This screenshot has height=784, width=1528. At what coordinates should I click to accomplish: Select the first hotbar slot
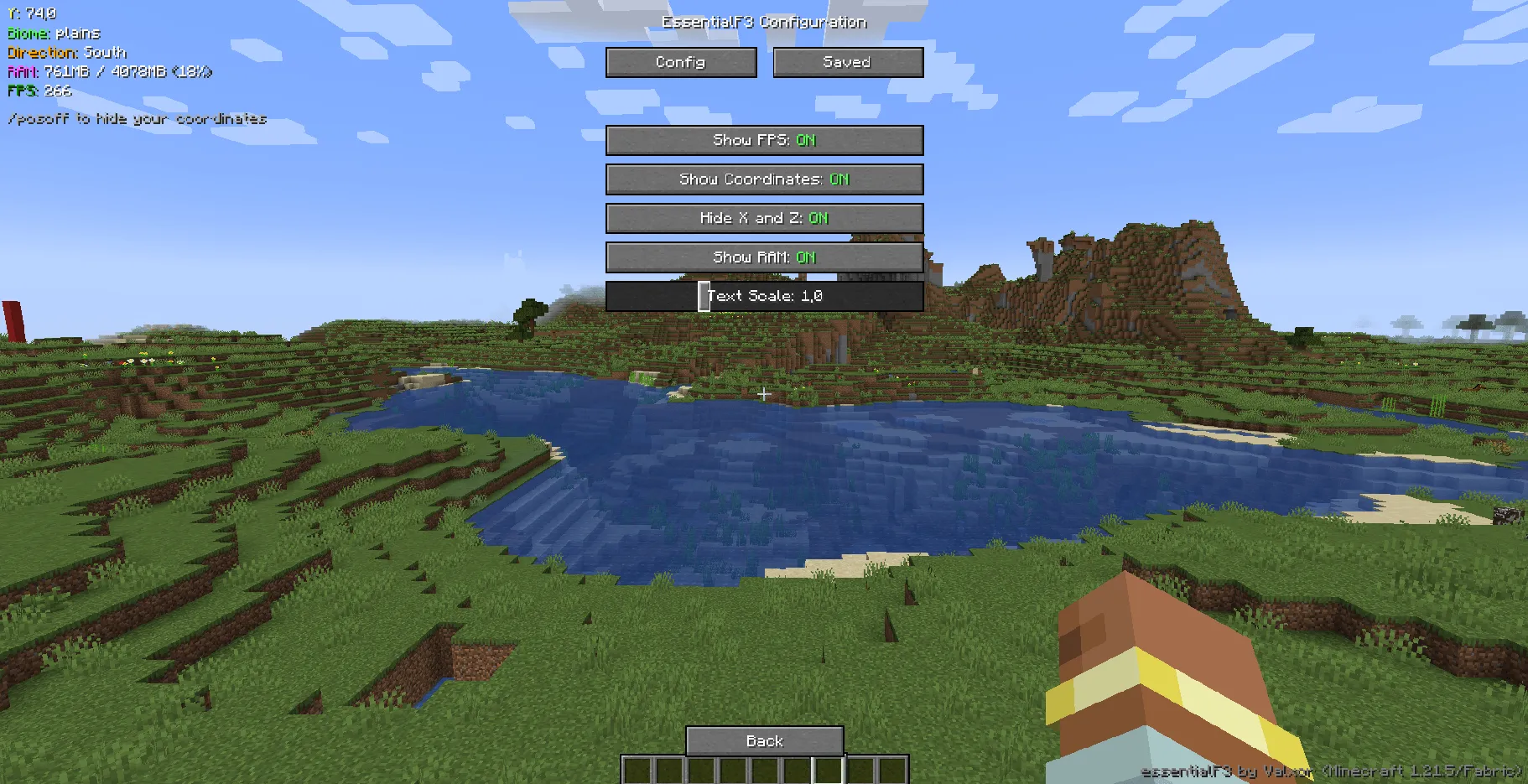(637, 770)
